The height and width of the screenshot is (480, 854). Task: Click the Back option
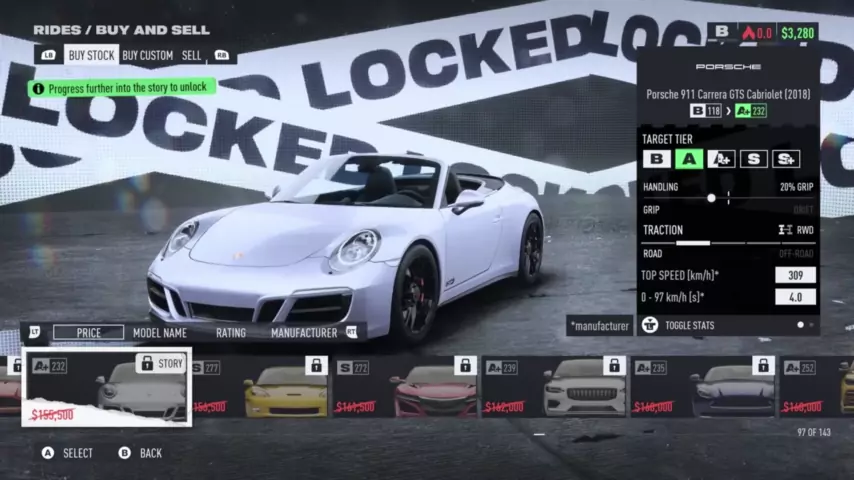click(140, 453)
